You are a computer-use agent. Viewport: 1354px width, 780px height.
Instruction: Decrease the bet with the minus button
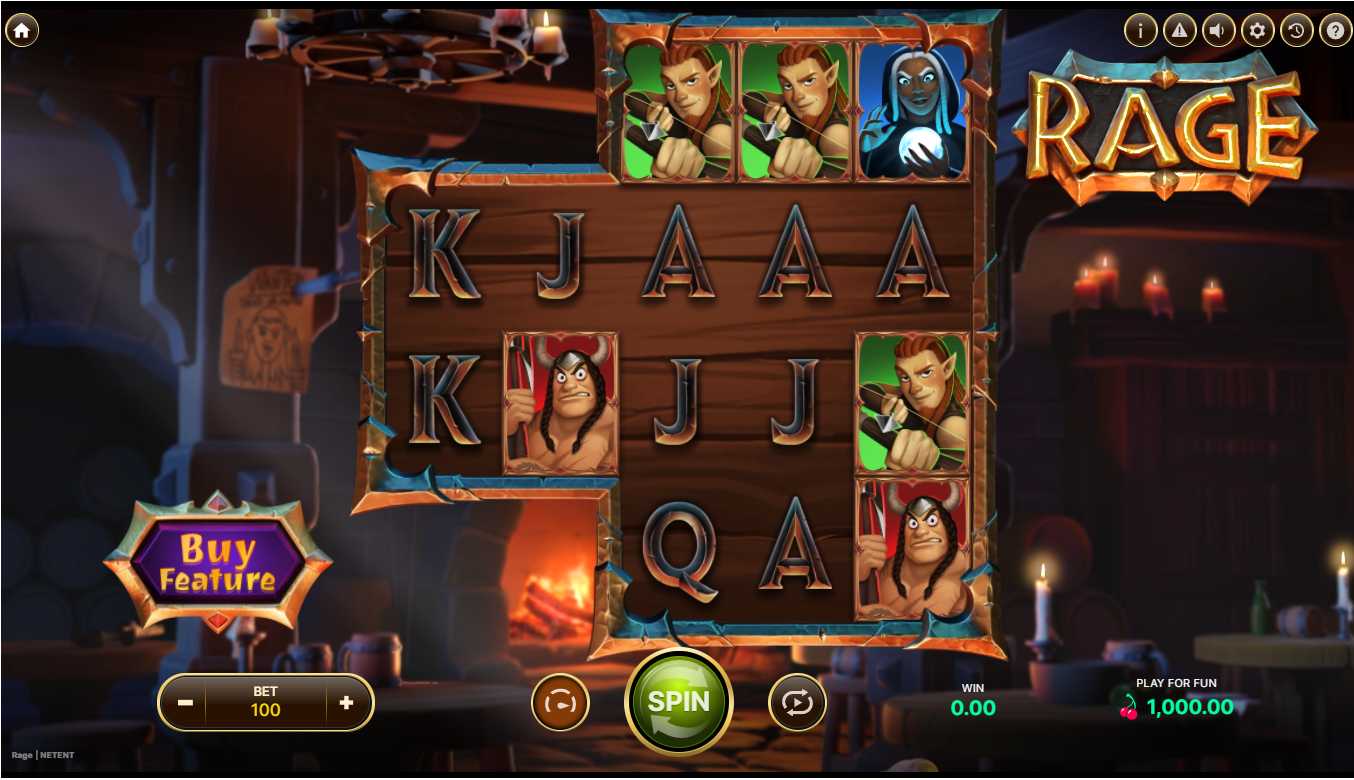(x=185, y=702)
